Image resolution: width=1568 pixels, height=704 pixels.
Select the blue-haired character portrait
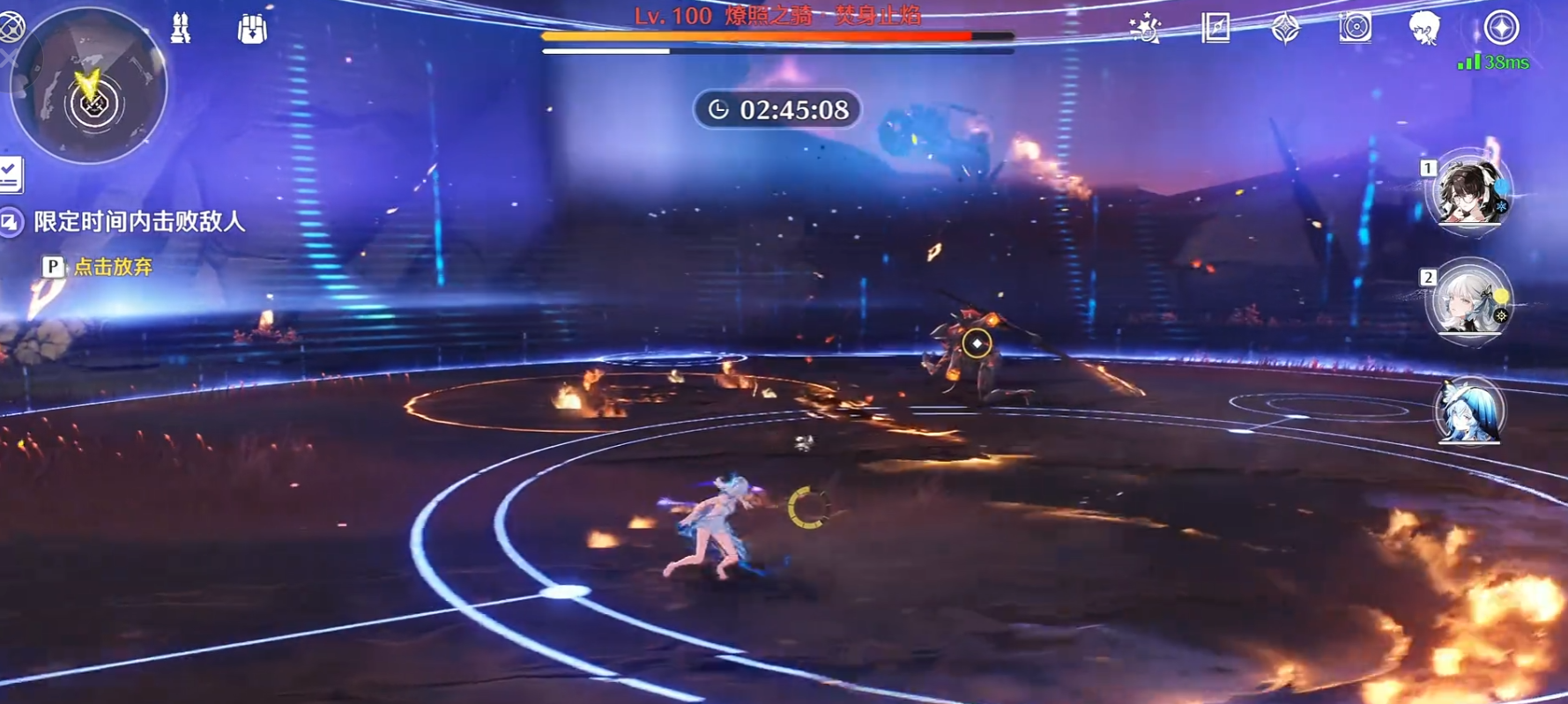coord(1468,411)
